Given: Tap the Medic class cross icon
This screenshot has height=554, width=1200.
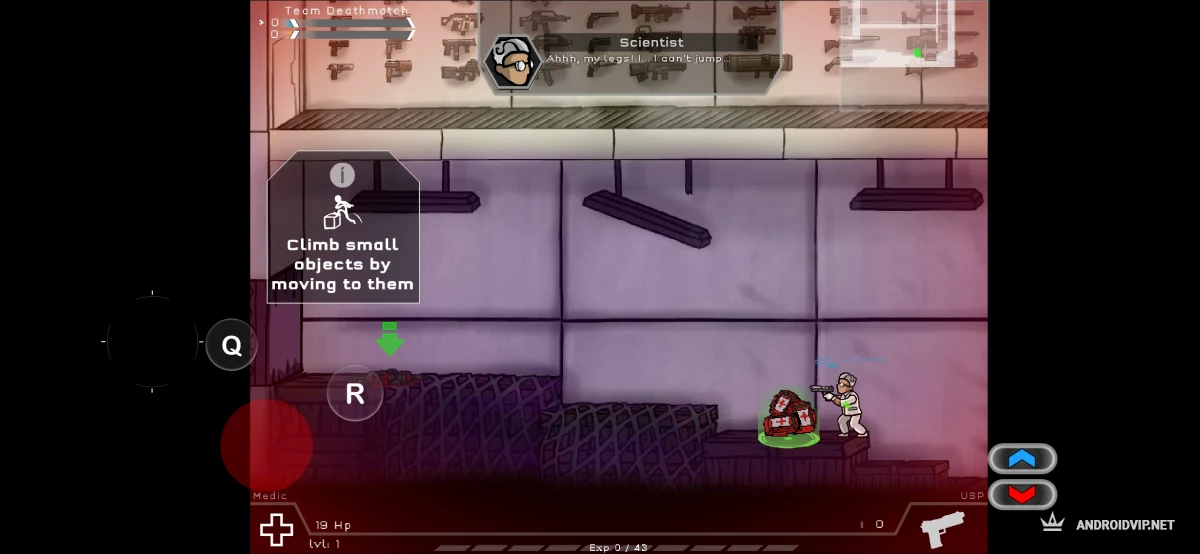Looking at the screenshot, I should [277, 529].
